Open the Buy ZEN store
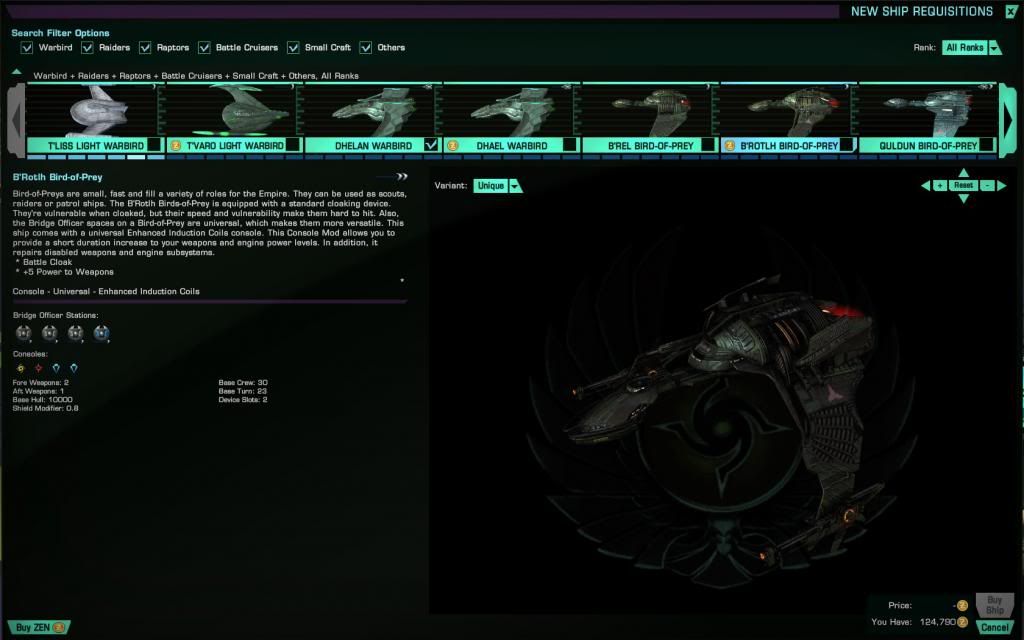 point(40,627)
